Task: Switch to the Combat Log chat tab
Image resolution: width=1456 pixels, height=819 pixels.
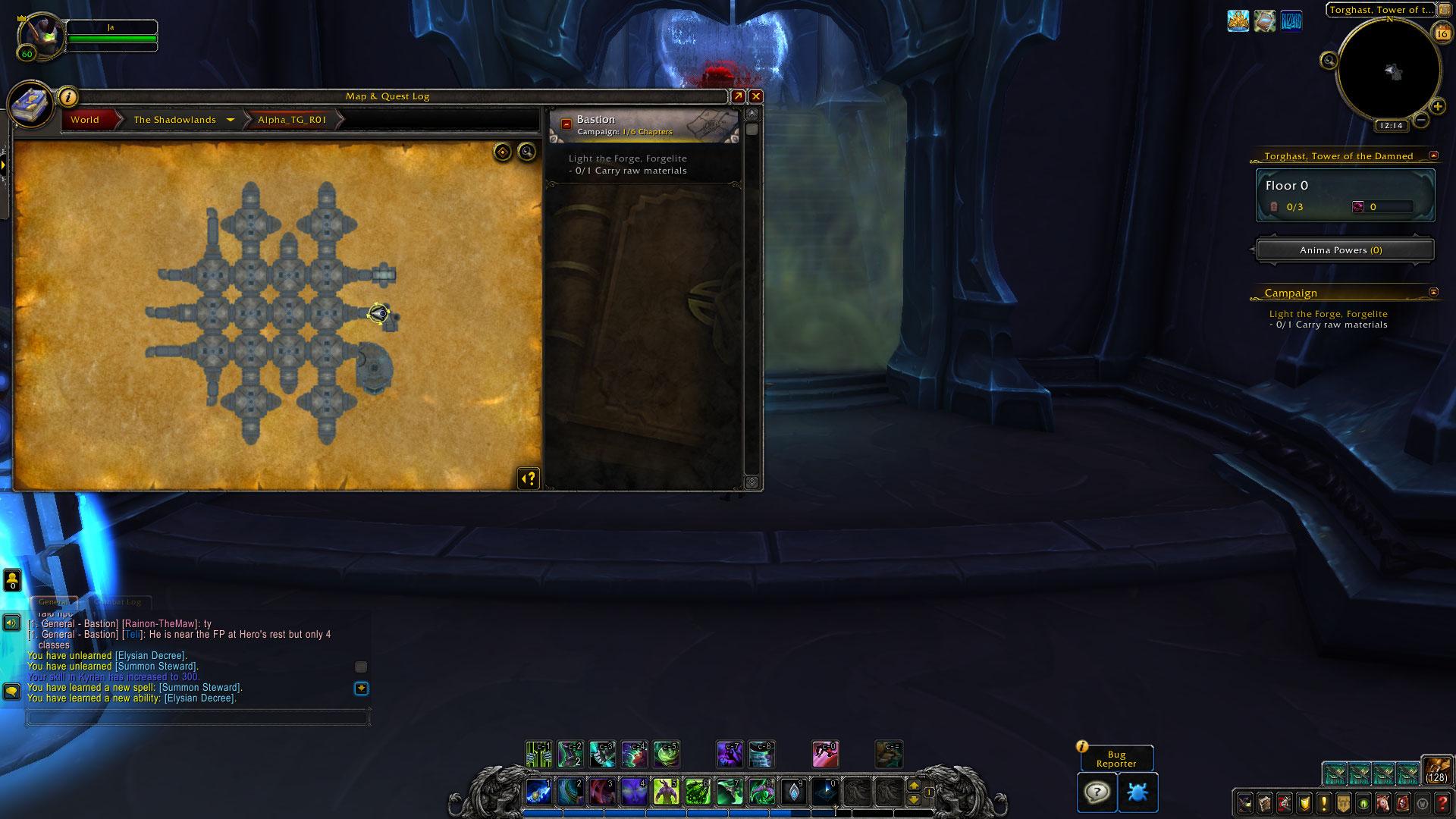Action: [118, 602]
